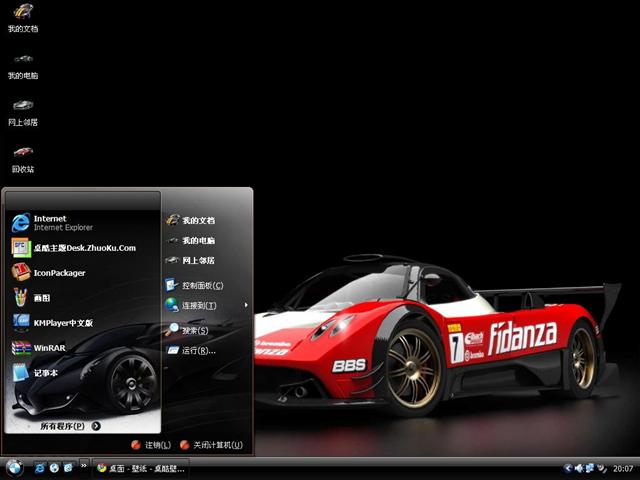The width and height of the screenshot is (640, 480).
Task: Select the 网上邻居 desktop icon
Action: pyautogui.click(x=23, y=111)
